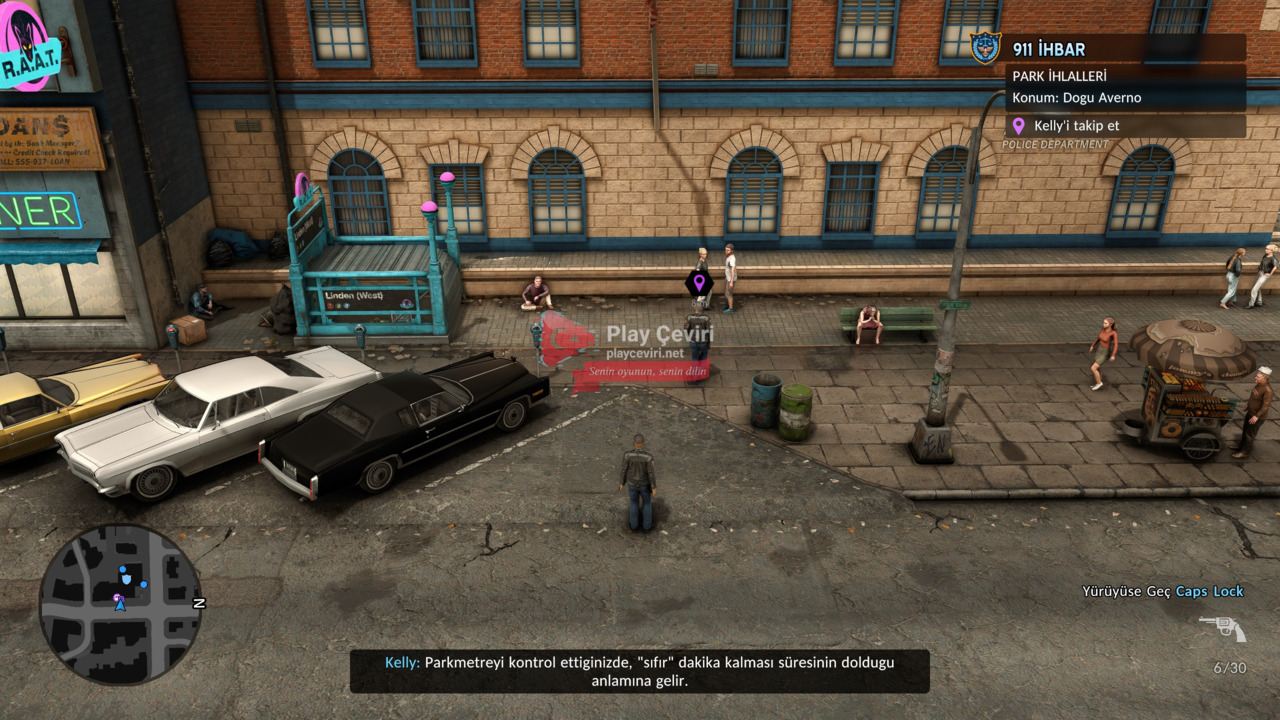Screen dimensions: 1280x720
Task: Select the revolver weapon icon
Action: pos(1222,628)
